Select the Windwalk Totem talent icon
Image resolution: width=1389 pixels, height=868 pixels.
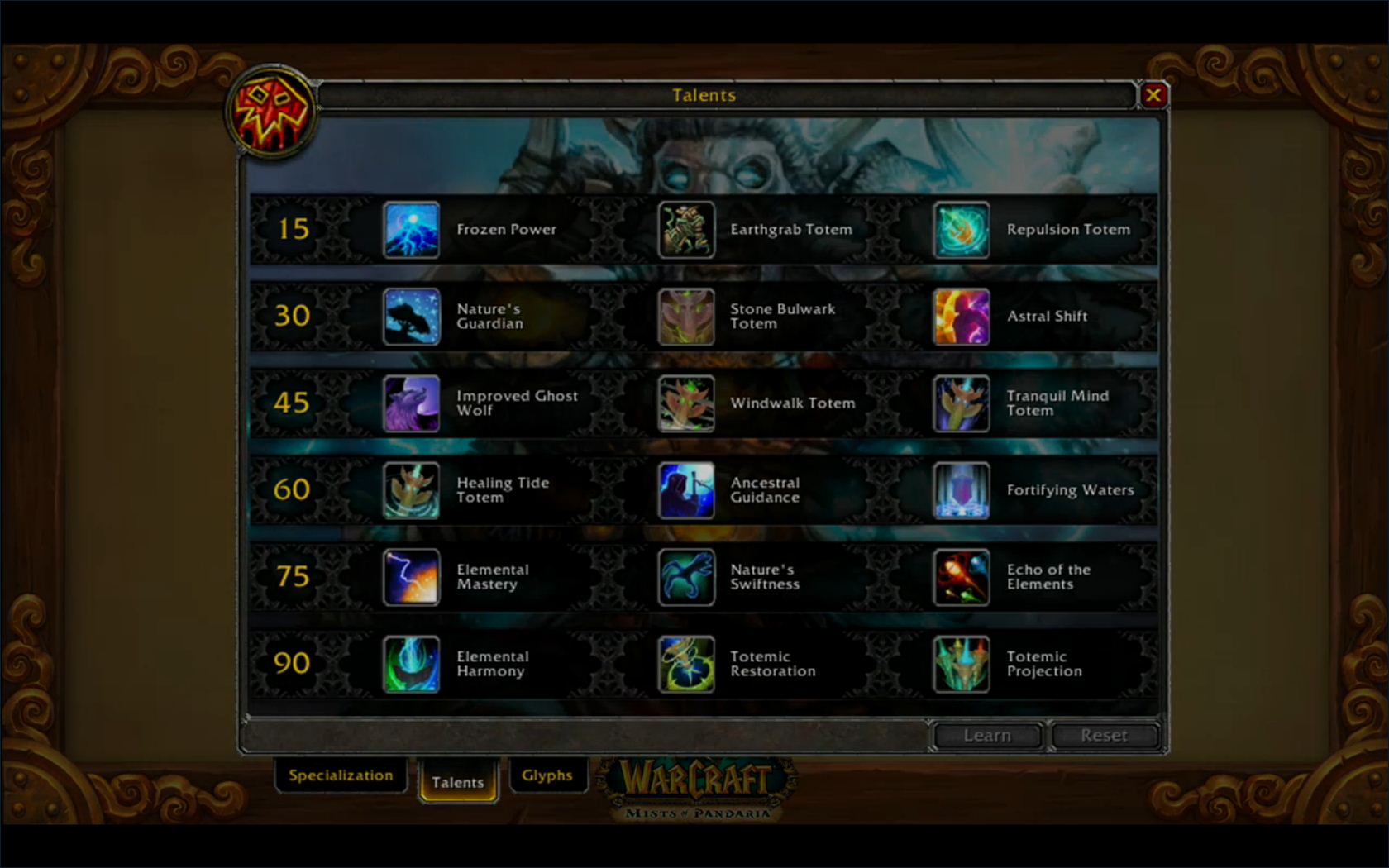(686, 403)
